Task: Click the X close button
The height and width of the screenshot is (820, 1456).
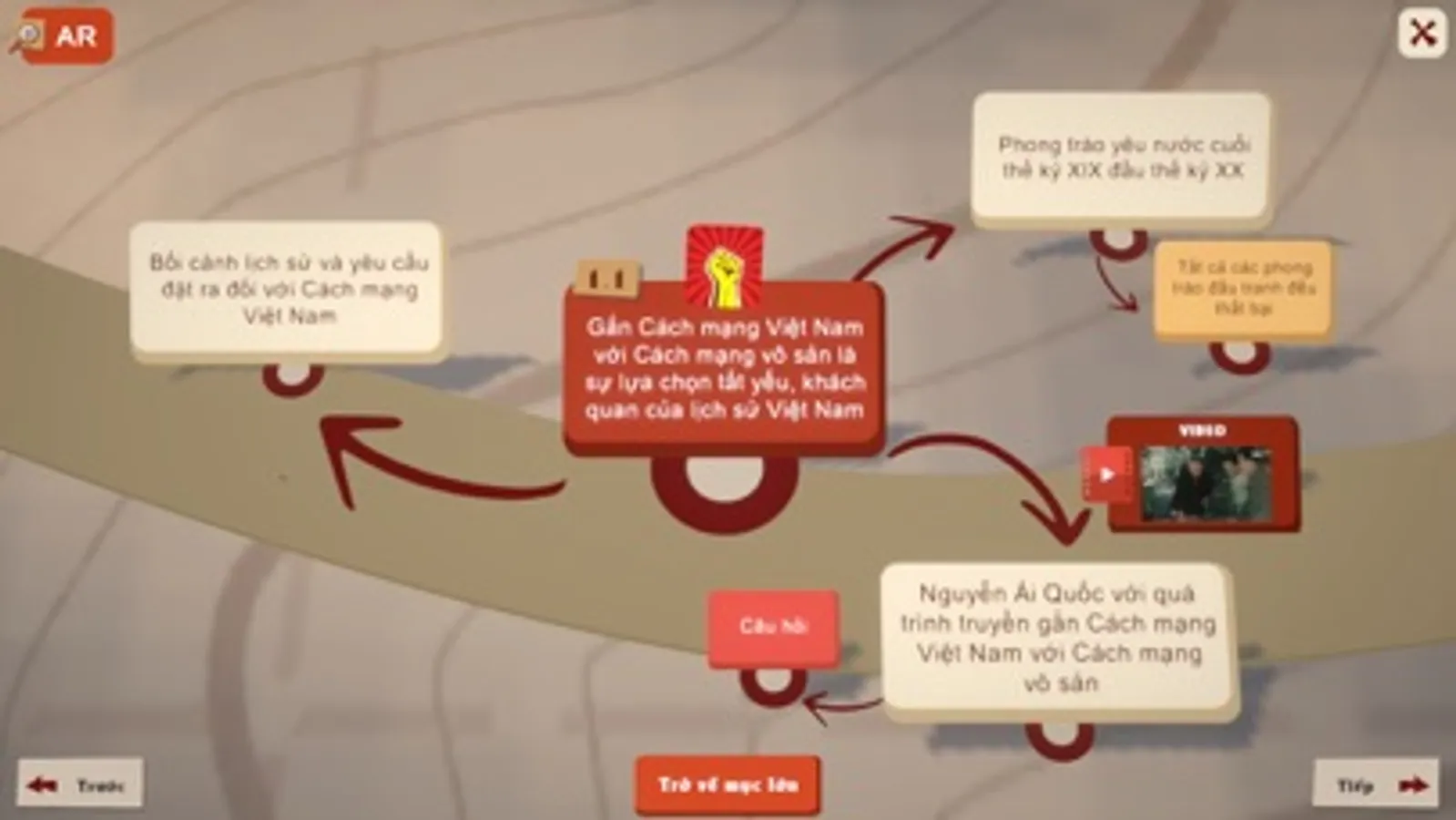Action: point(1422,33)
